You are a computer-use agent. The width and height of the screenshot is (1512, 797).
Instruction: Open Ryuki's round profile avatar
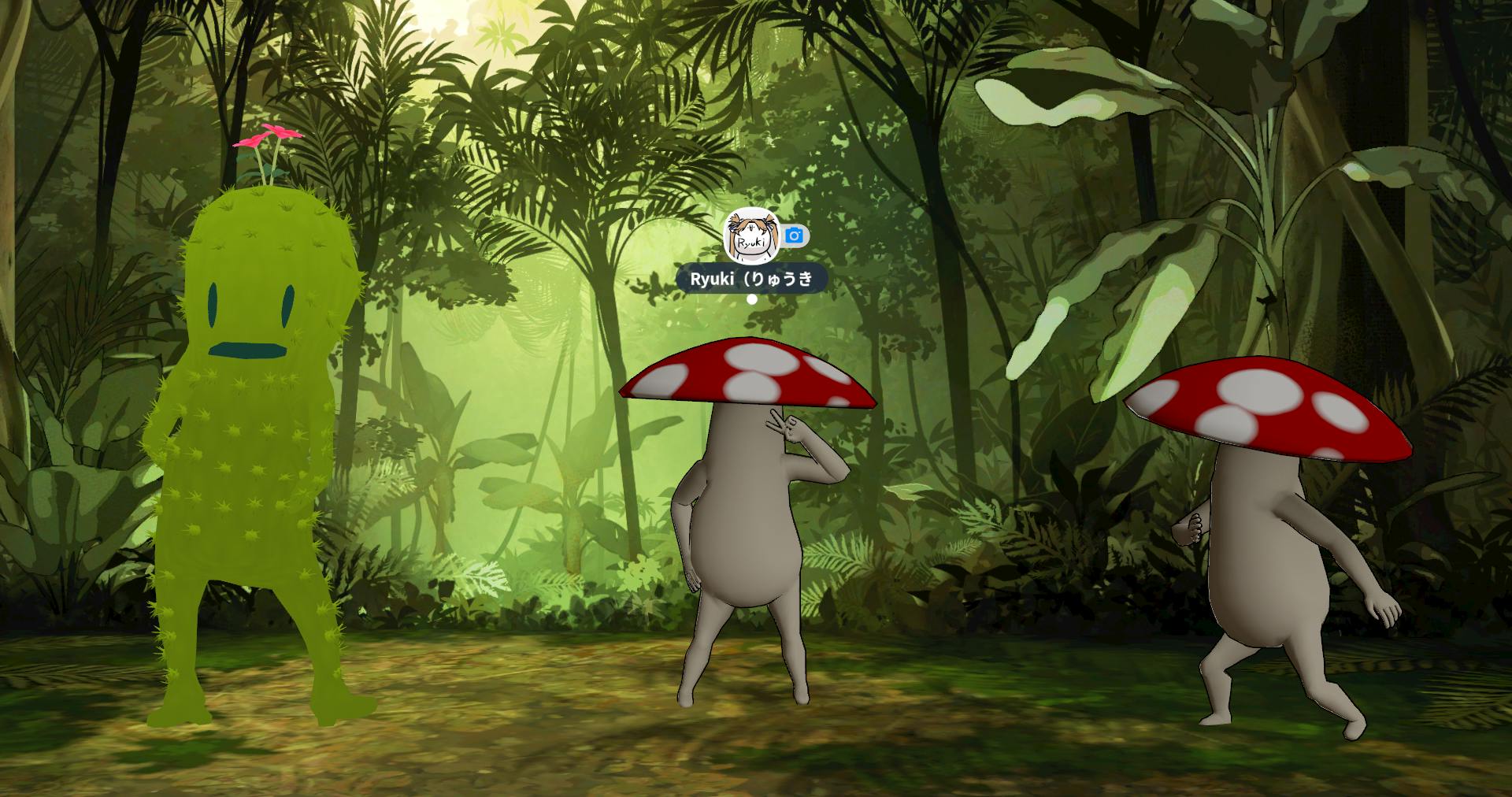coord(751,235)
